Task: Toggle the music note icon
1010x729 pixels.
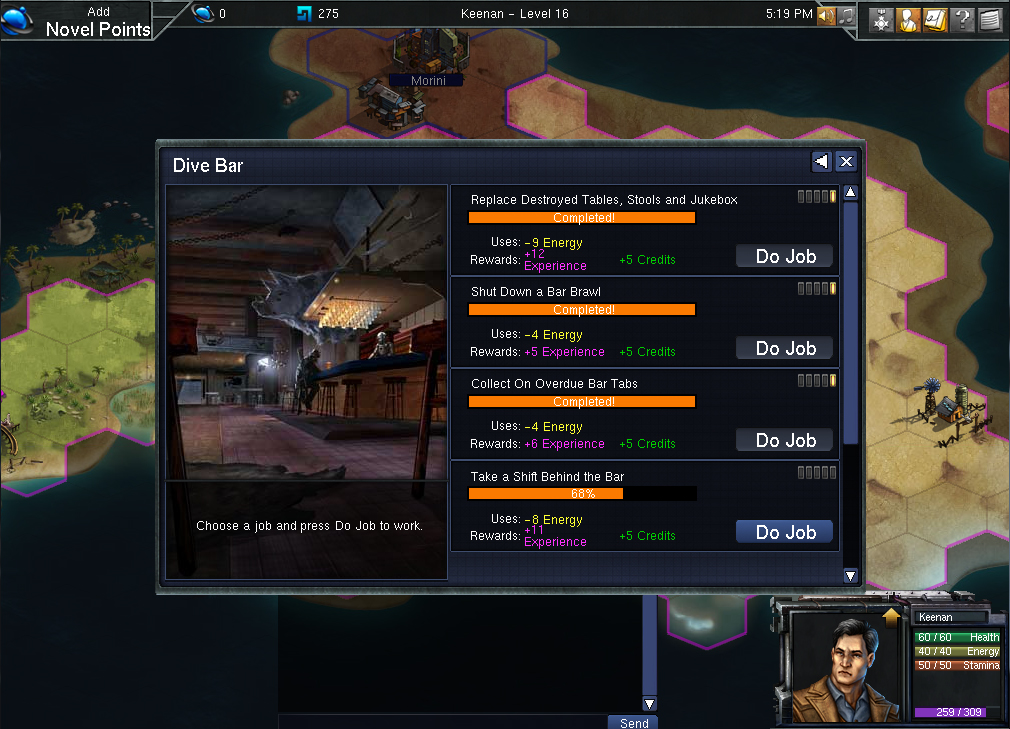Action: click(846, 16)
